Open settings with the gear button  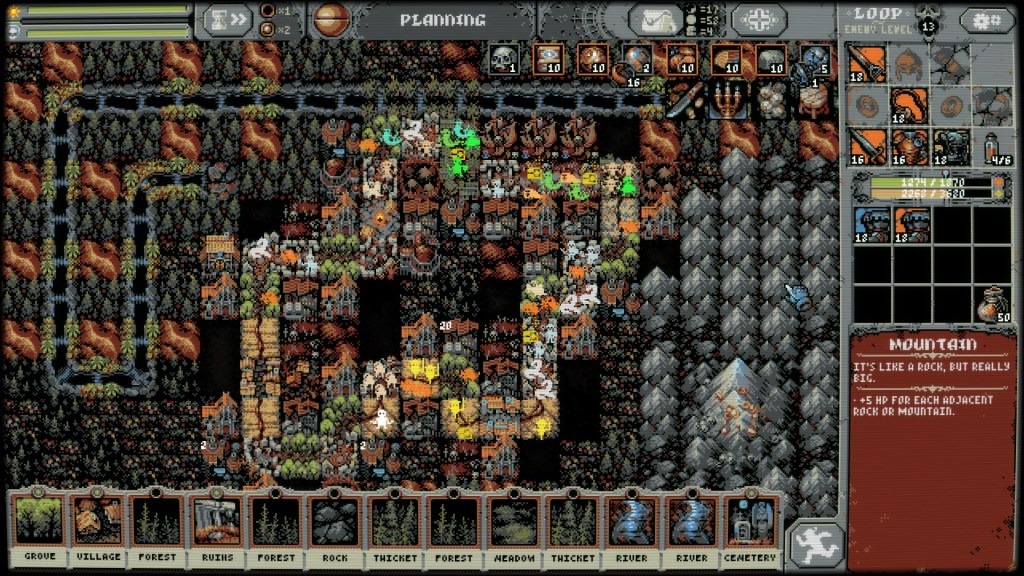(x=987, y=19)
